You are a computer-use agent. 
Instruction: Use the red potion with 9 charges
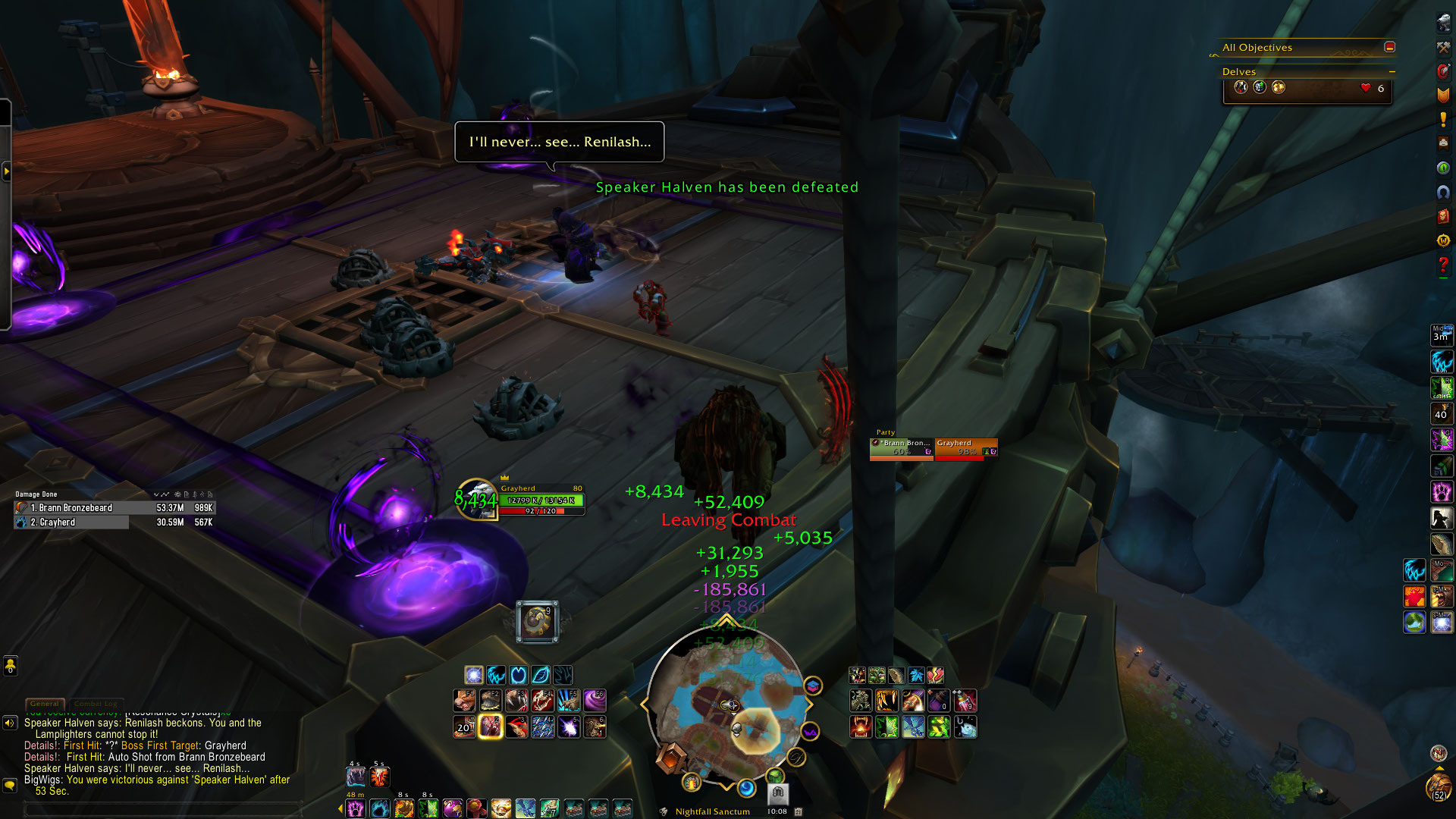pyautogui.click(x=965, y=701)
